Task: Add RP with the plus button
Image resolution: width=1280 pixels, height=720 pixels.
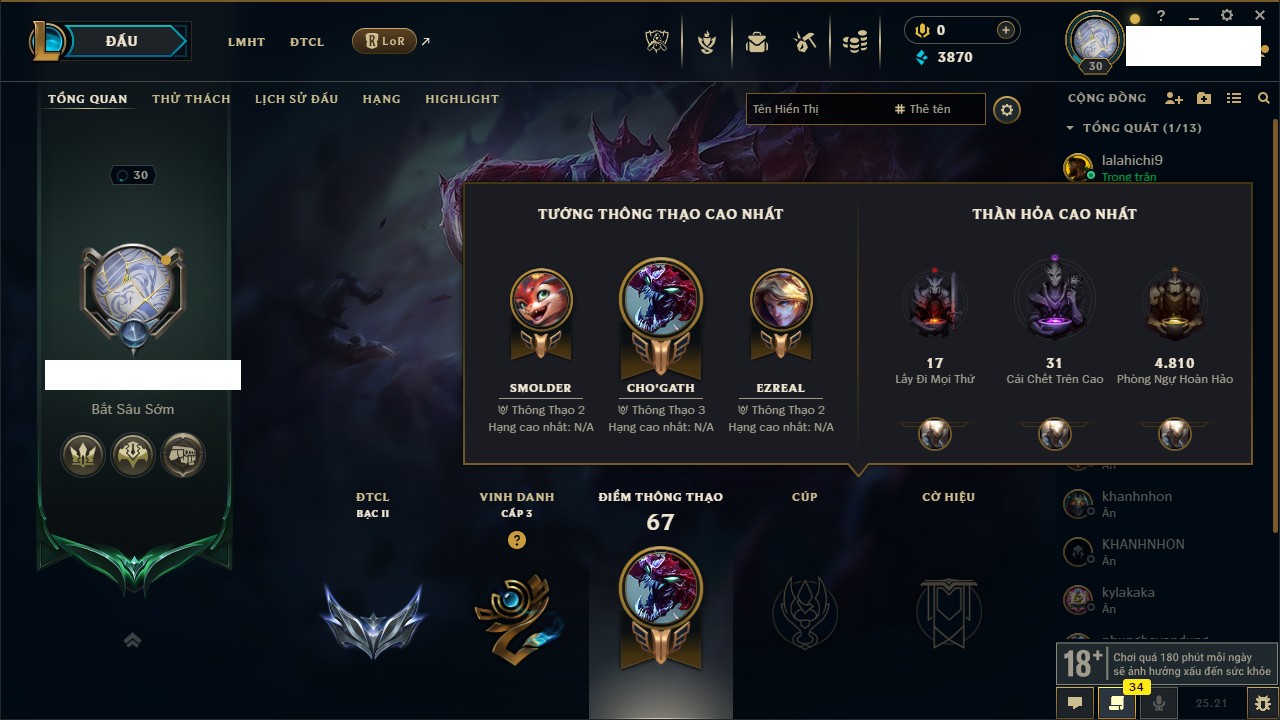Action: 1005,31
